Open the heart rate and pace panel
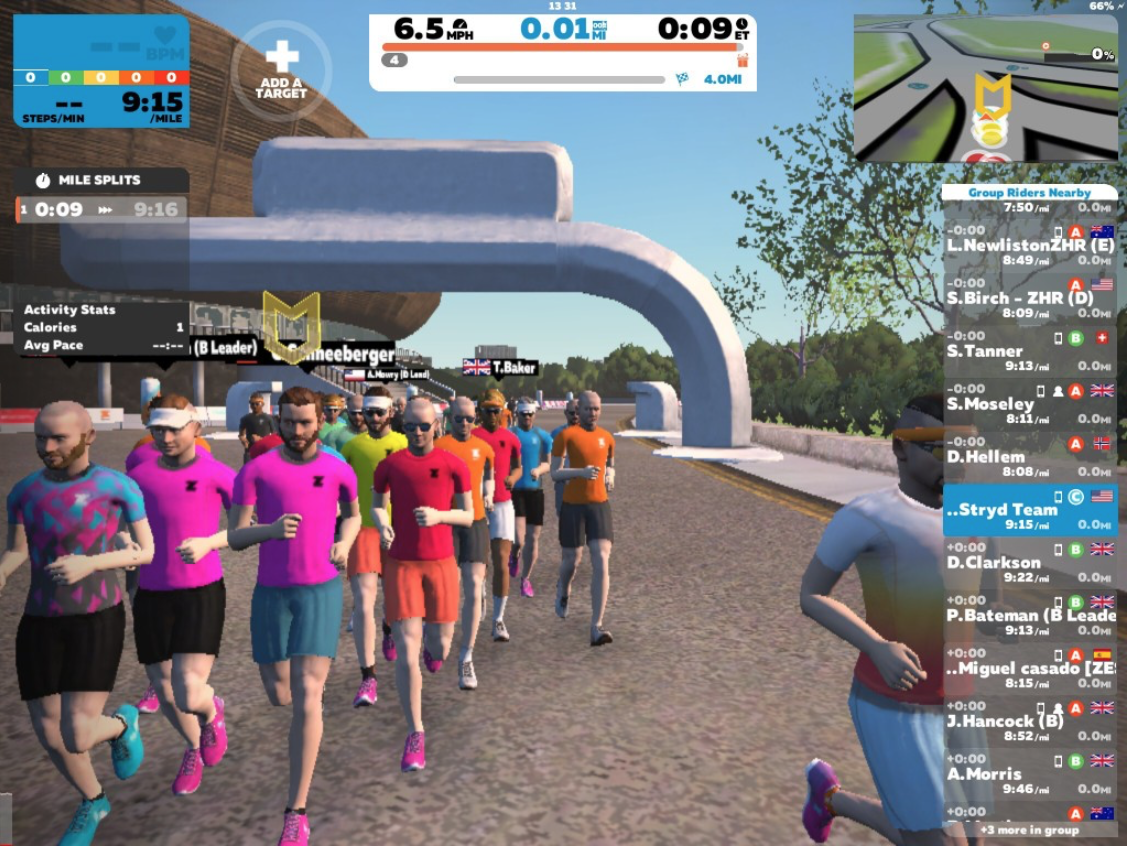This screenshot has height=846, width=1128. 101,71
